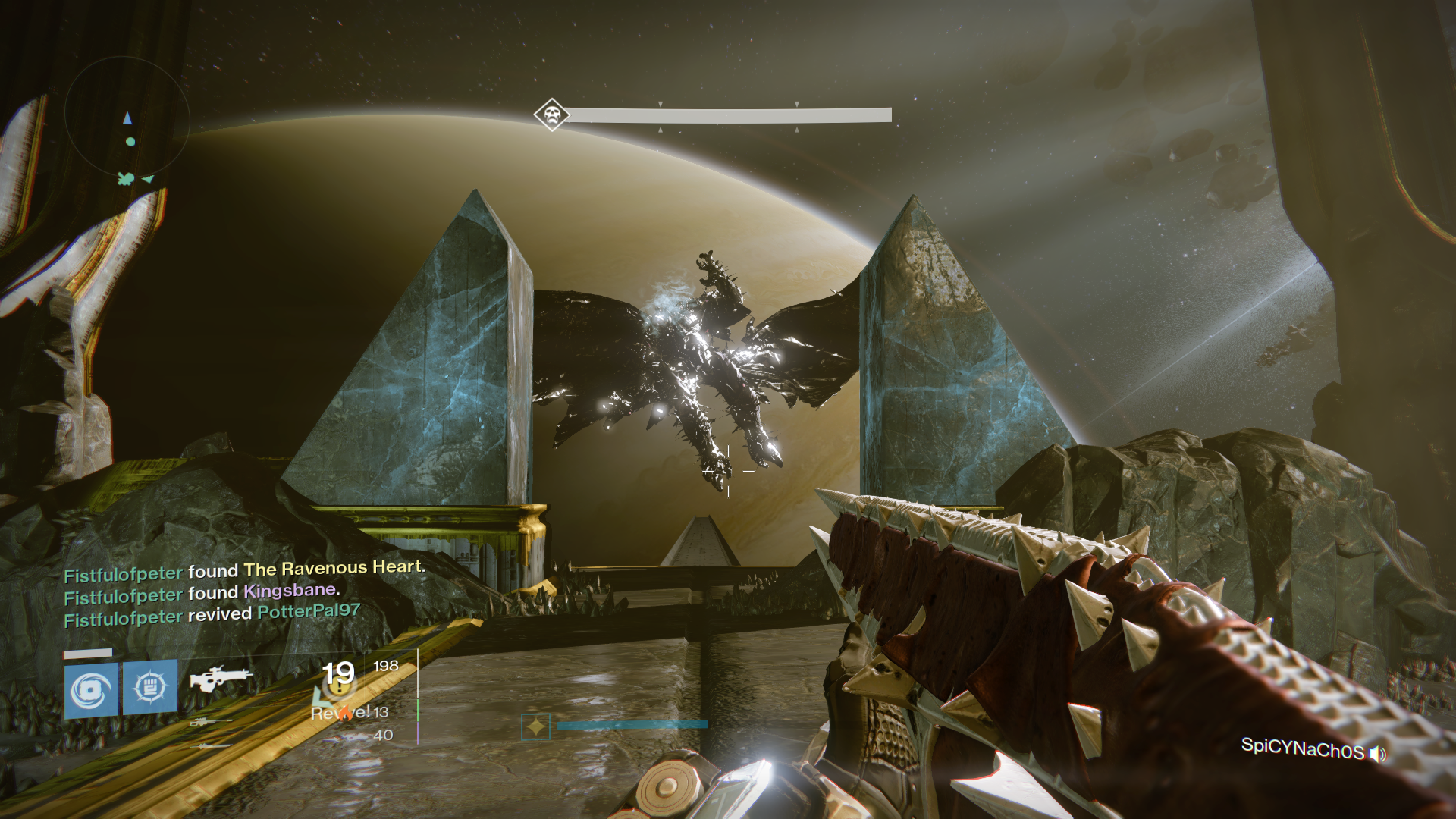Click PotterPal97's name in the feed
Image resolution: width=1456 pixels, height=819 pixels.
pyautogui.click(x=309, y=611)
